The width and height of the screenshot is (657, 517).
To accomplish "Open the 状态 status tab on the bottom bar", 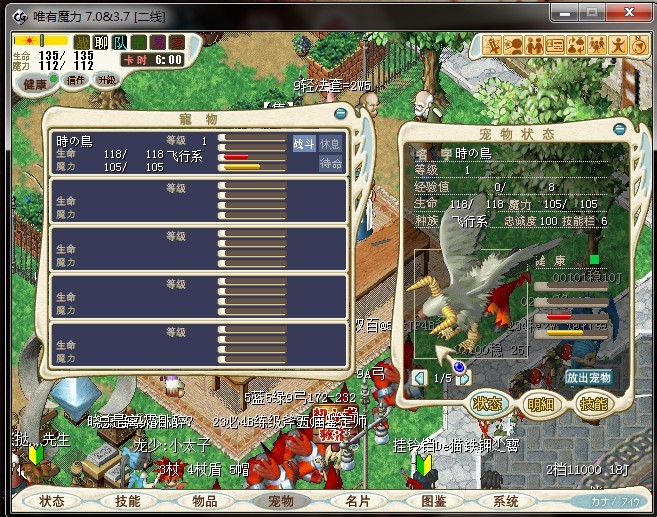I will (52, 501).
